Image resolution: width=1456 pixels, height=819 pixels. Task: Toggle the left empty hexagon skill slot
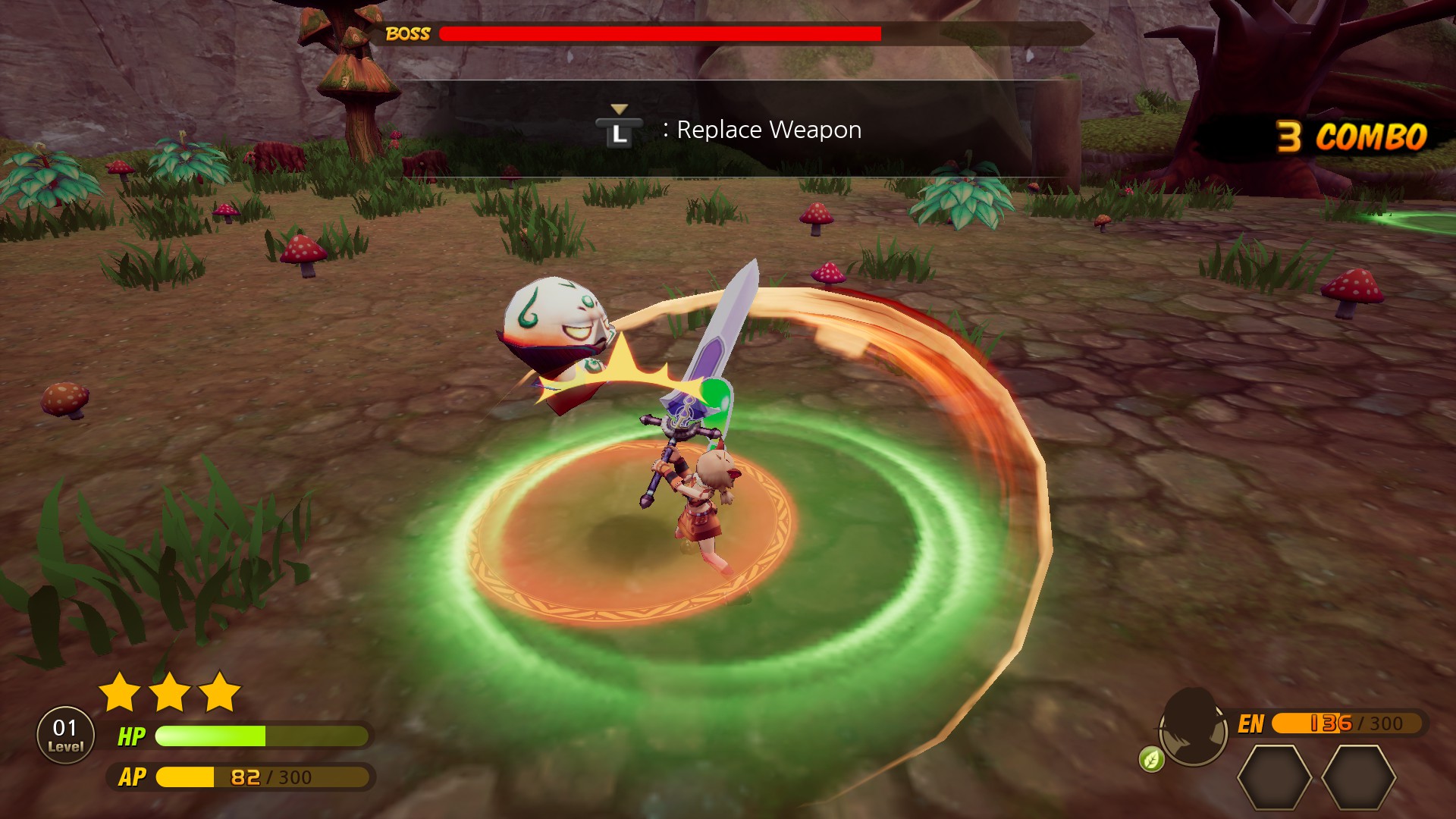coord(1274,777)
